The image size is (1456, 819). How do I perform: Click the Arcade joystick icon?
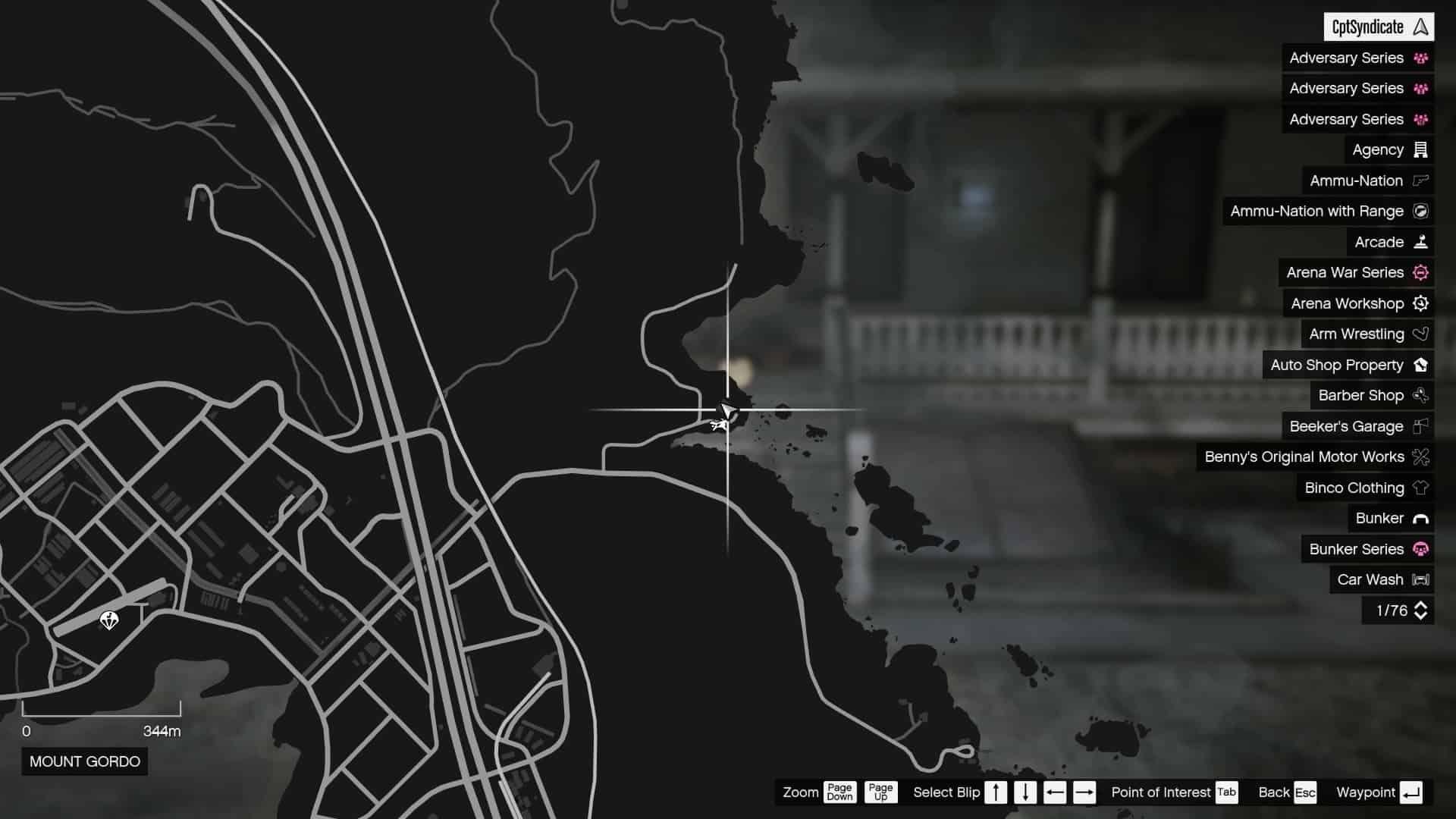click(1420, 242)
